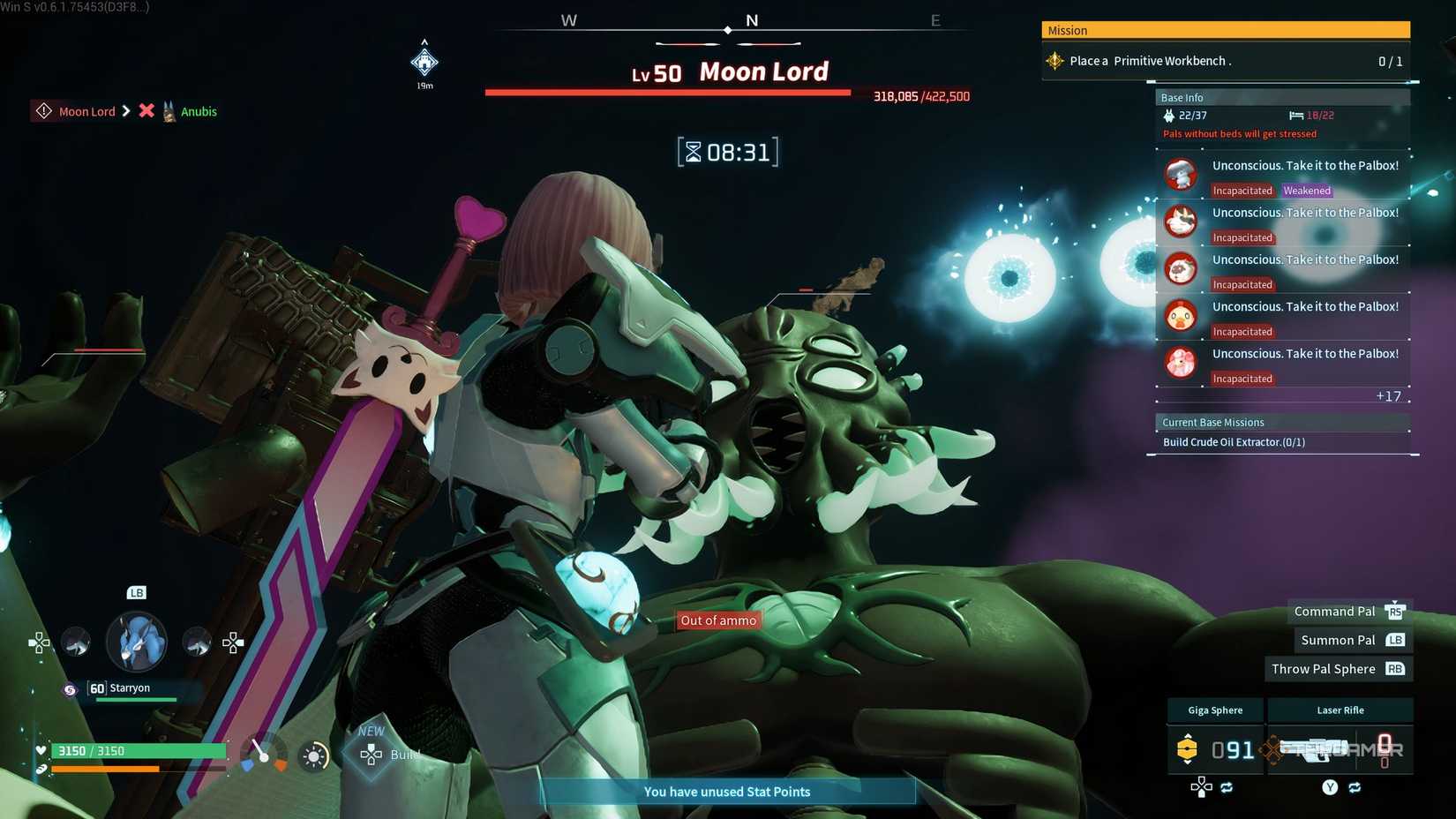
Task: Click the heart icon beside the health bar
Action: pyautogui.click(x=39, y=750)
